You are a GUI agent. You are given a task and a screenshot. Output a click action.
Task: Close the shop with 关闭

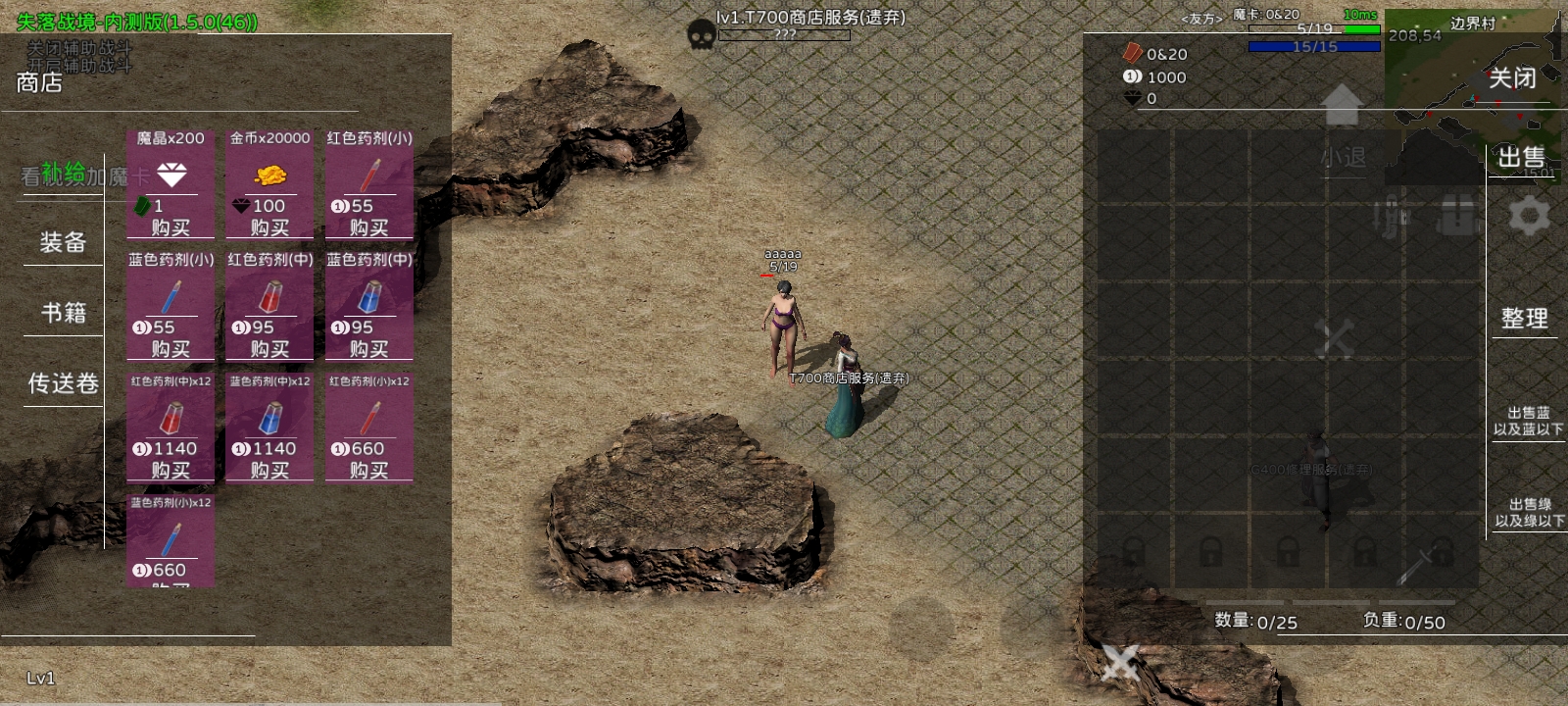coord(1512,78)
